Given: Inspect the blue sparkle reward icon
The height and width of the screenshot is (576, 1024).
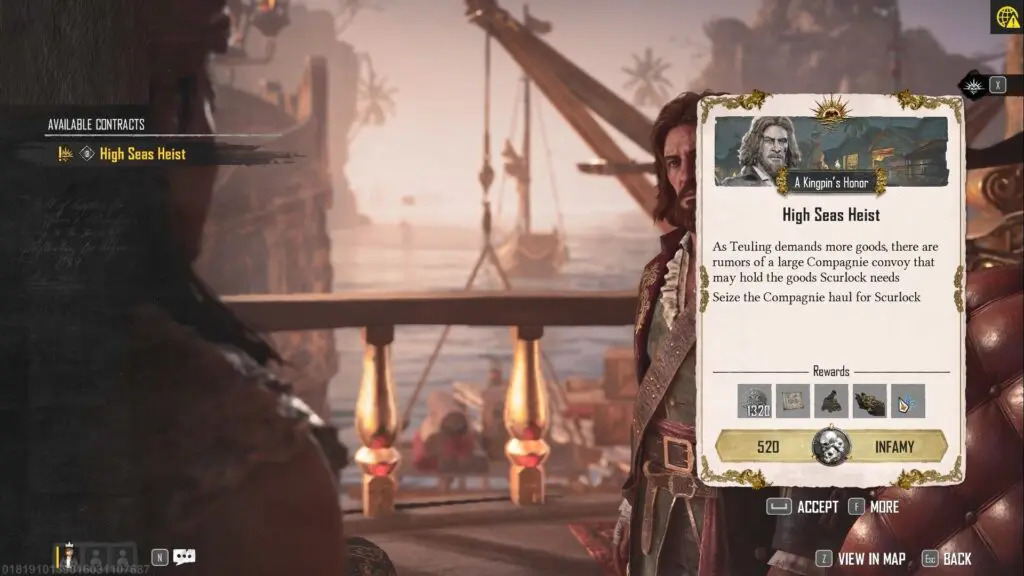Looking at the screenshot, I should pyautogui.click(x=907, y=401).
